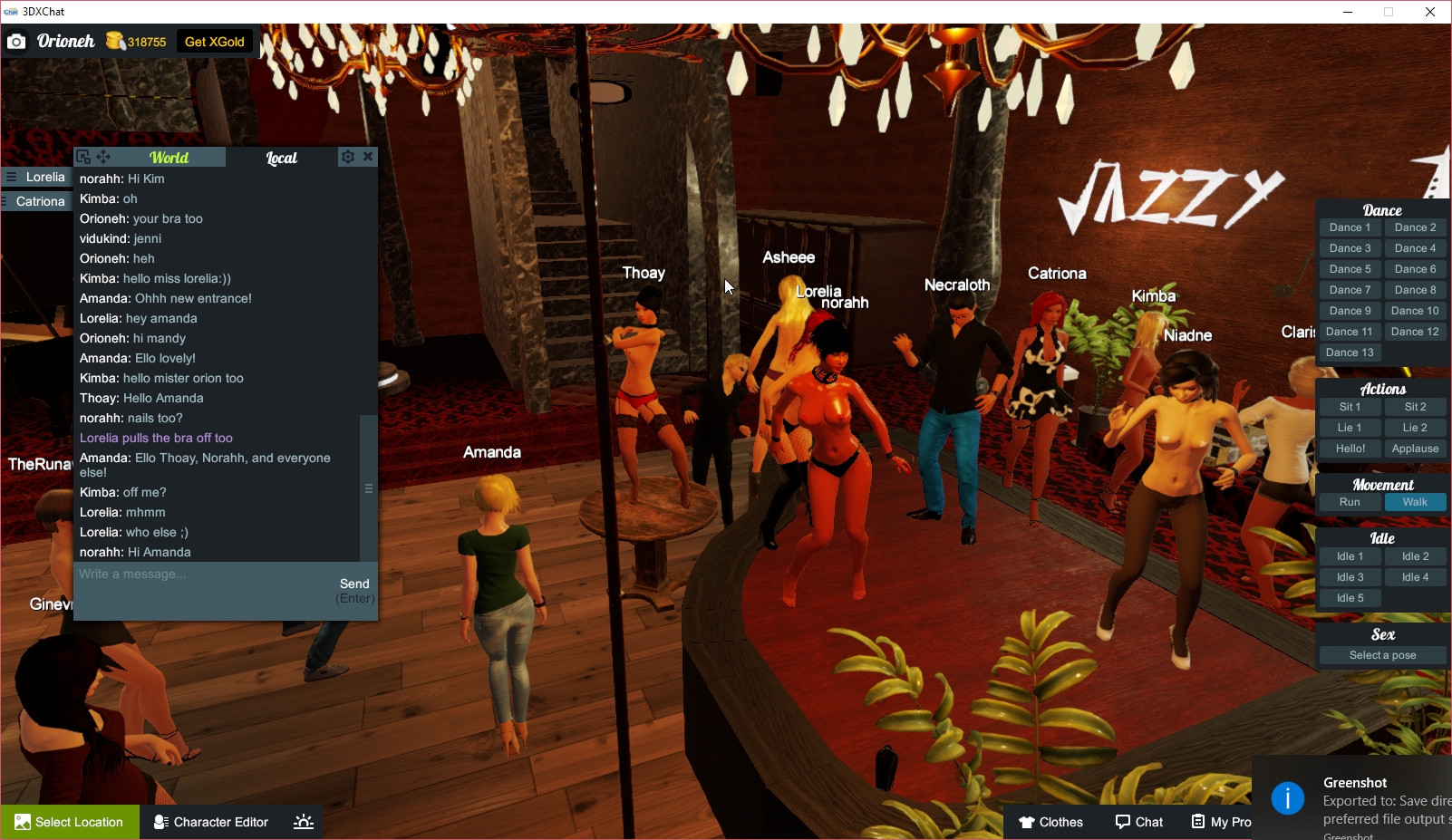Click the XGold coin stack icon

tap(114, 40)
